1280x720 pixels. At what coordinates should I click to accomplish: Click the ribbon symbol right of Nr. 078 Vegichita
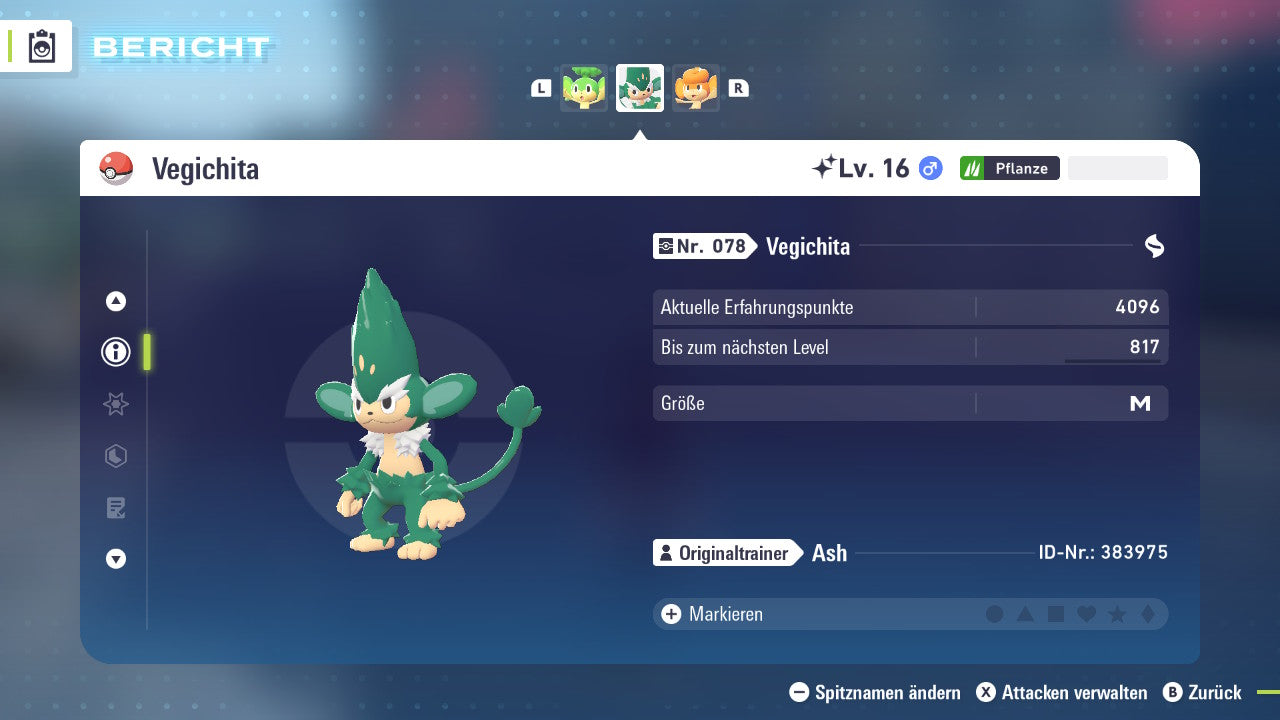pyautogui.click(x=1155, y=245)
